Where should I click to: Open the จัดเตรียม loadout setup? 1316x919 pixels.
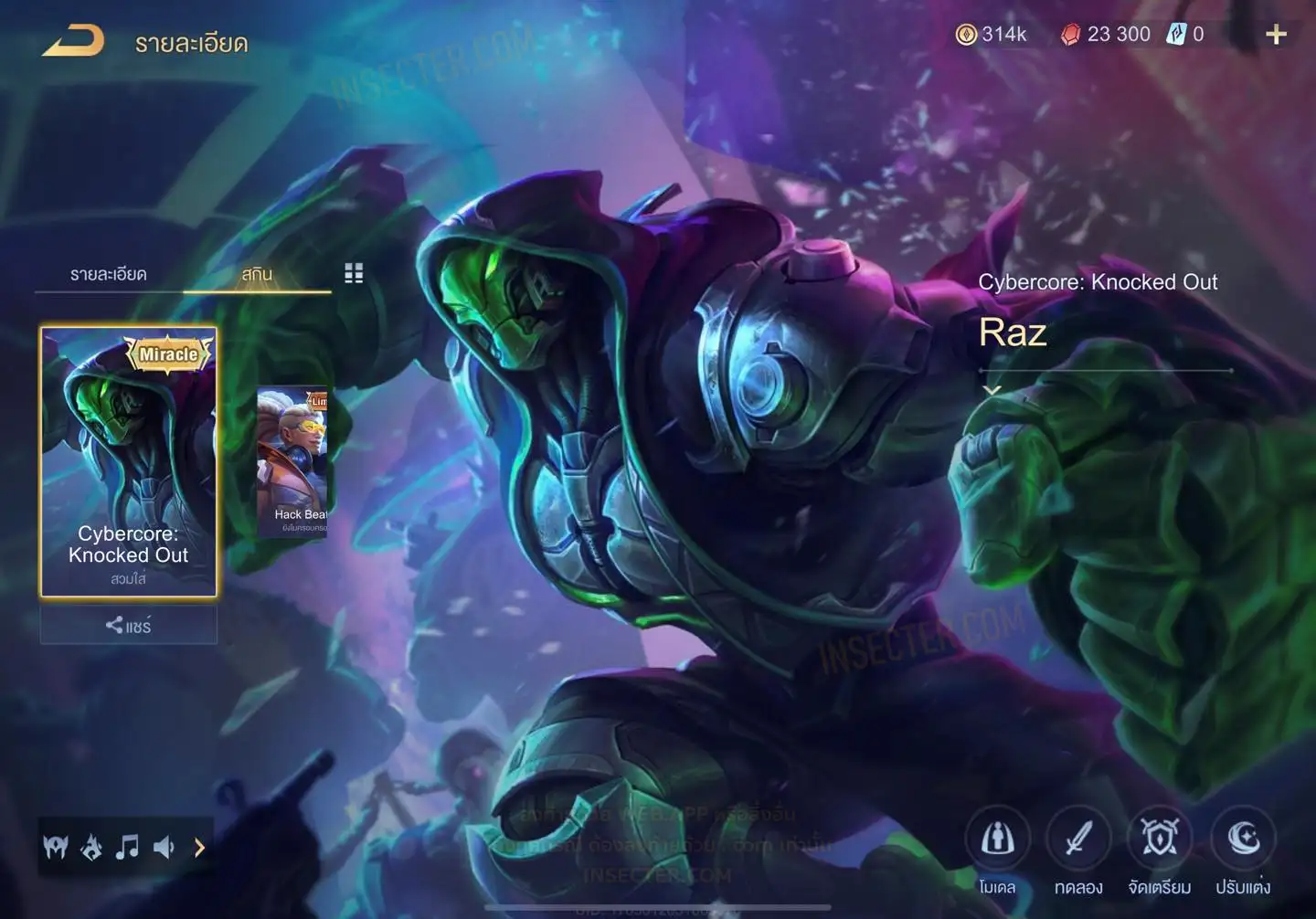coord(1159,839)
